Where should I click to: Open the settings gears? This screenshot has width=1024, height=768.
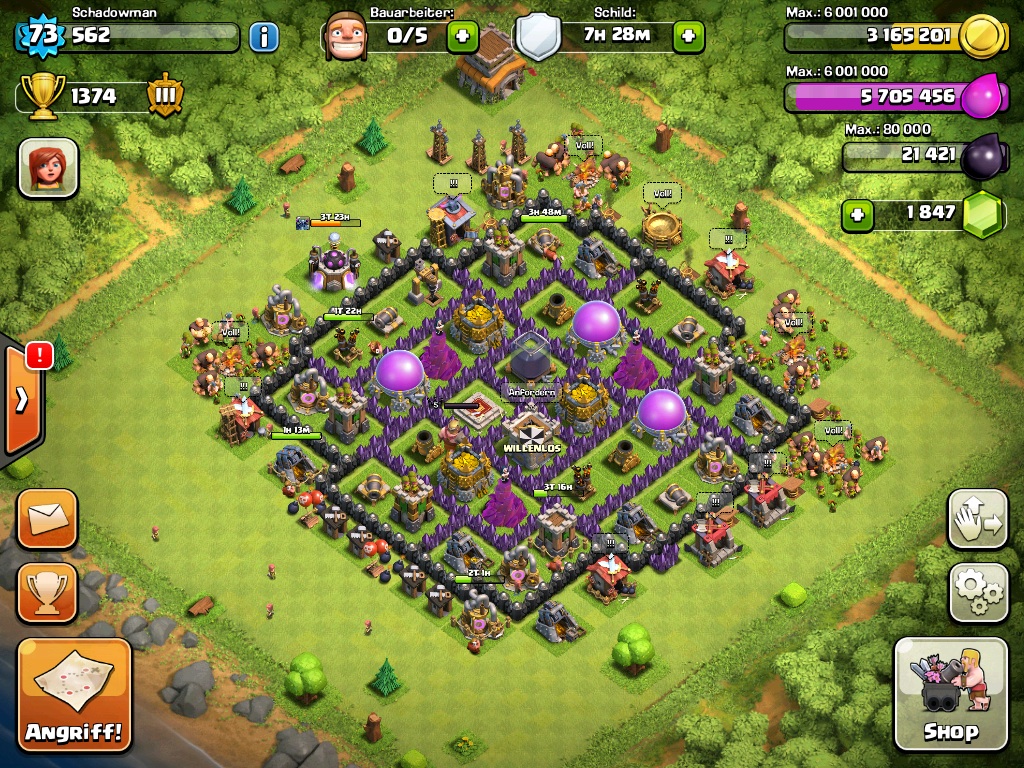coord(977,593)
